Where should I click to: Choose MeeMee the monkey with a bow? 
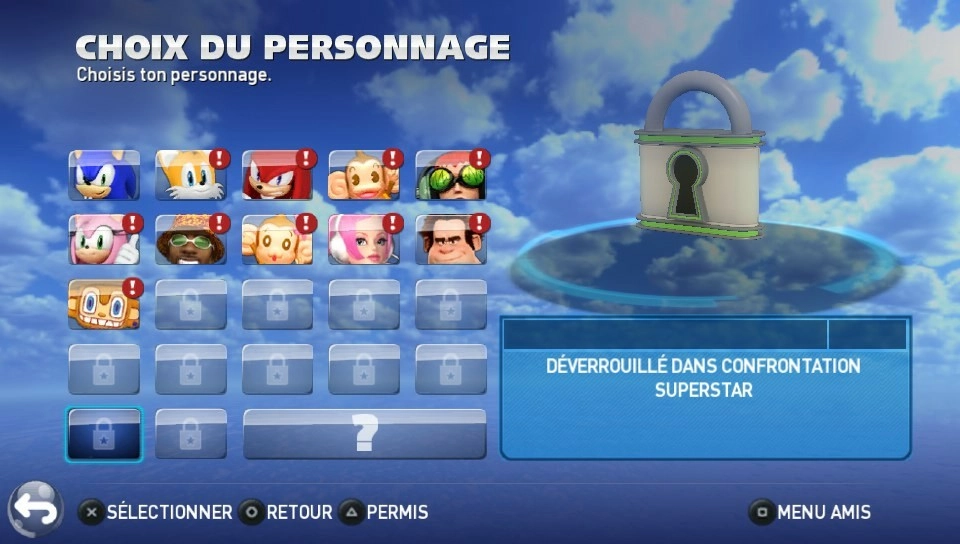coord(278,240)
